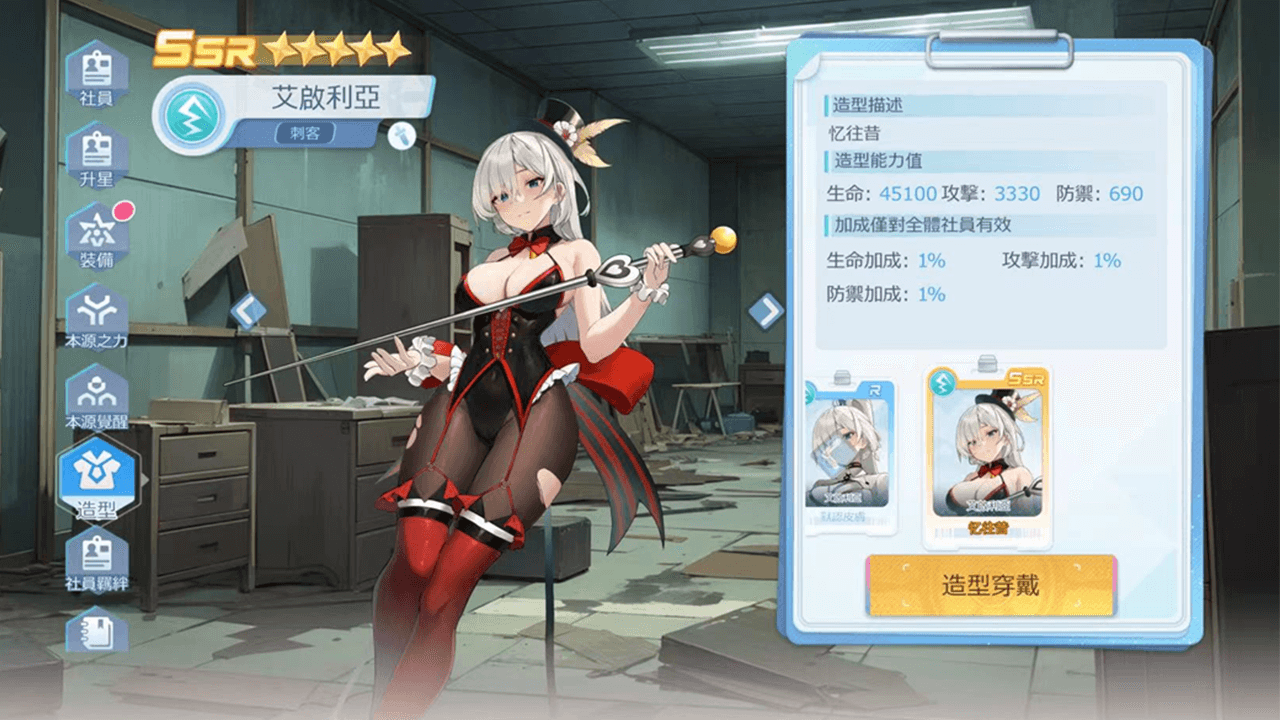Show the previous character with left arrow
Viewport: 1280px width, 720px height.
(x=248, y=311)
